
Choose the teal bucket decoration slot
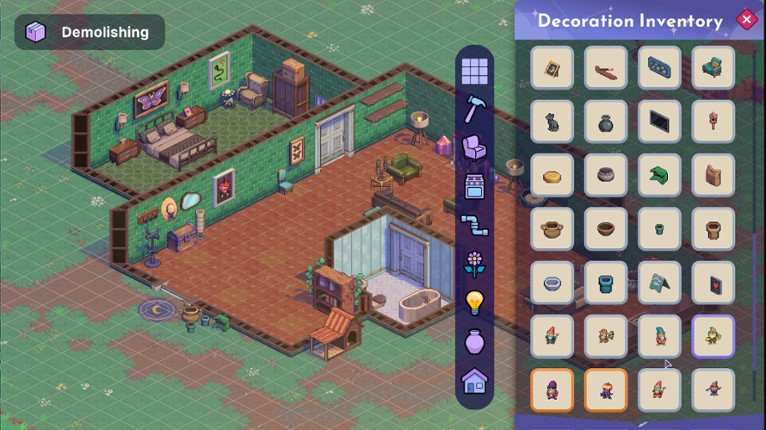[606, 283]
